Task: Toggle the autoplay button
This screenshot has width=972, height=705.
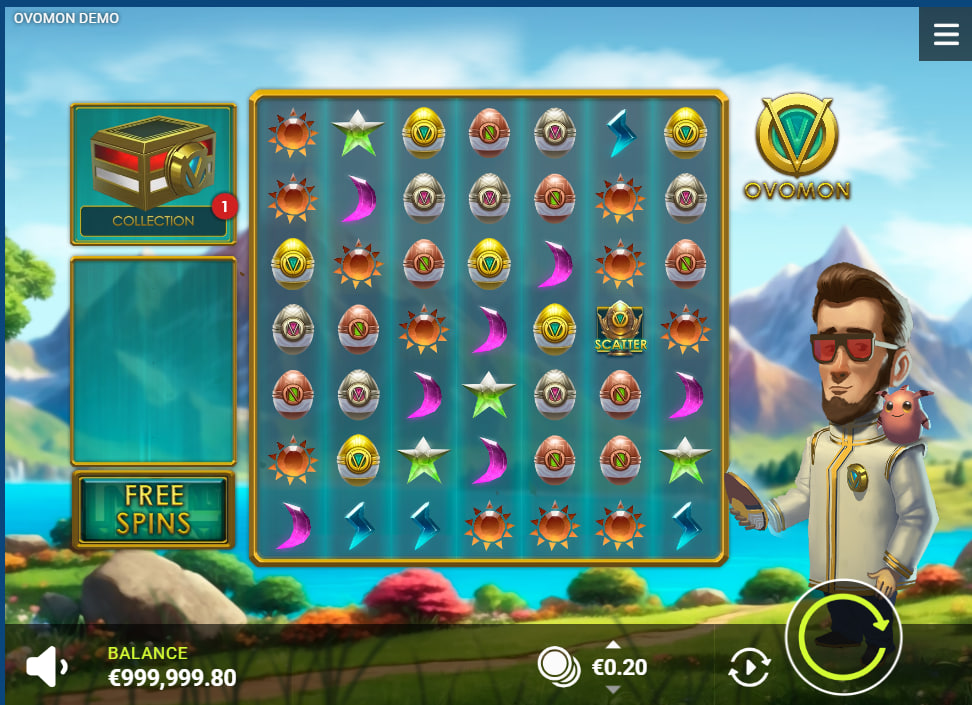Action: point(749,667)
